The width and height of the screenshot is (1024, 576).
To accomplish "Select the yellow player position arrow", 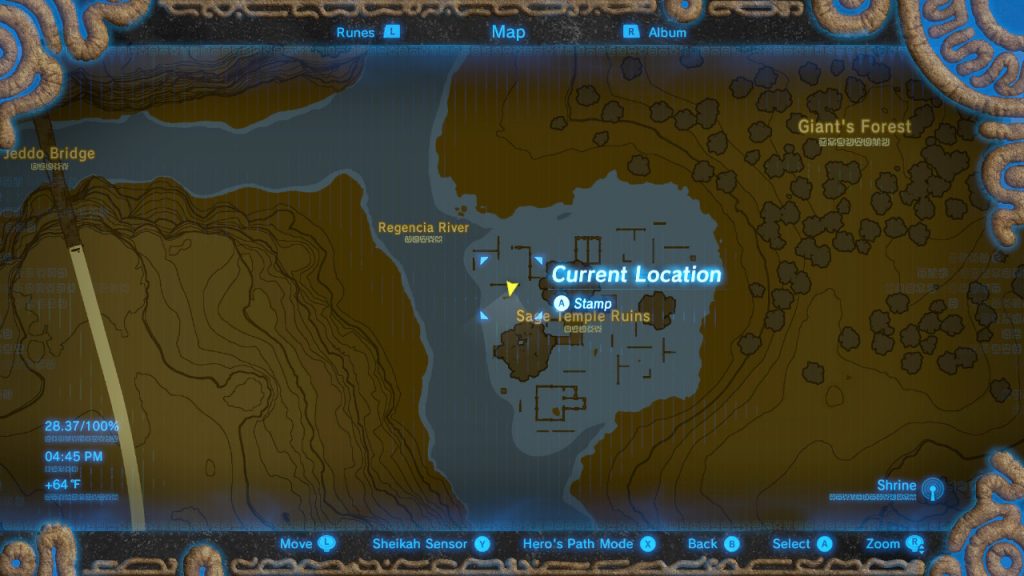I will coord(512,289).
